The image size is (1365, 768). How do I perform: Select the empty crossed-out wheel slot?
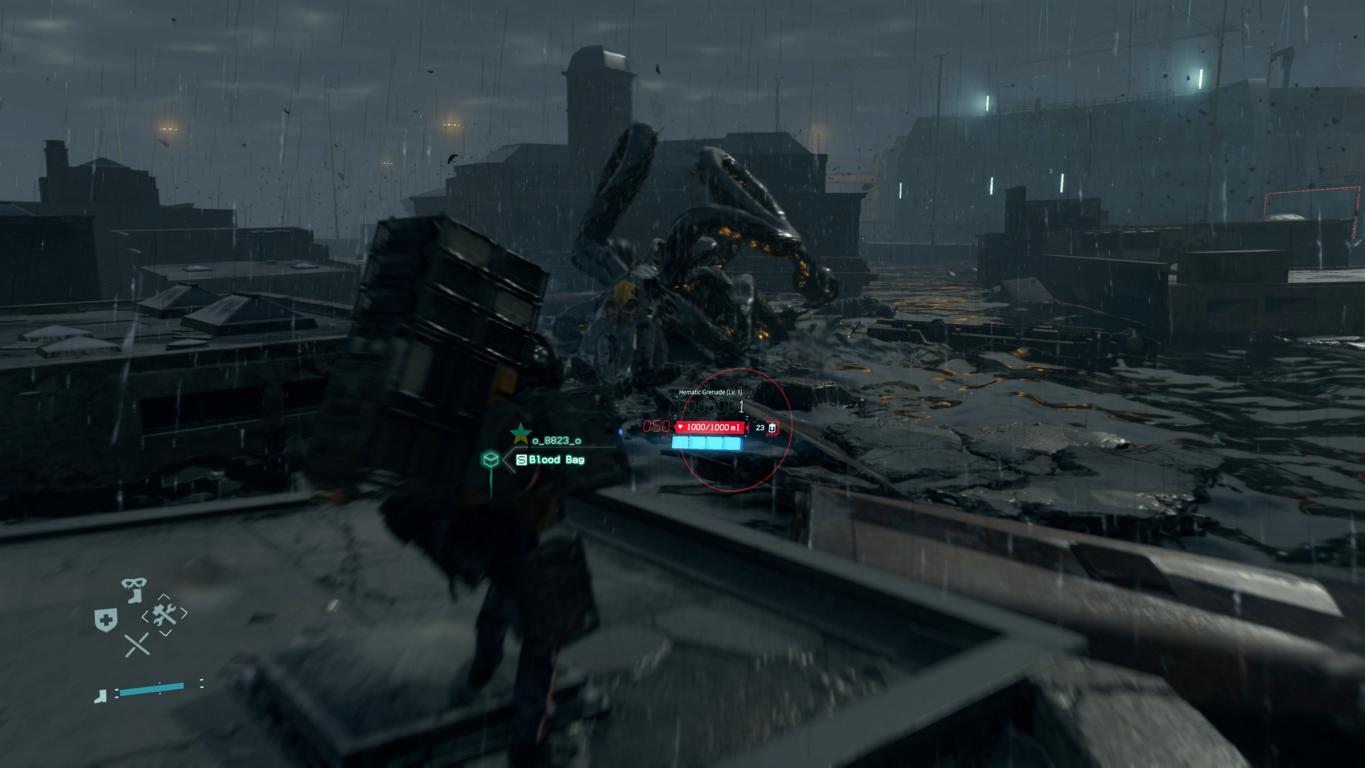pos(137,645)
